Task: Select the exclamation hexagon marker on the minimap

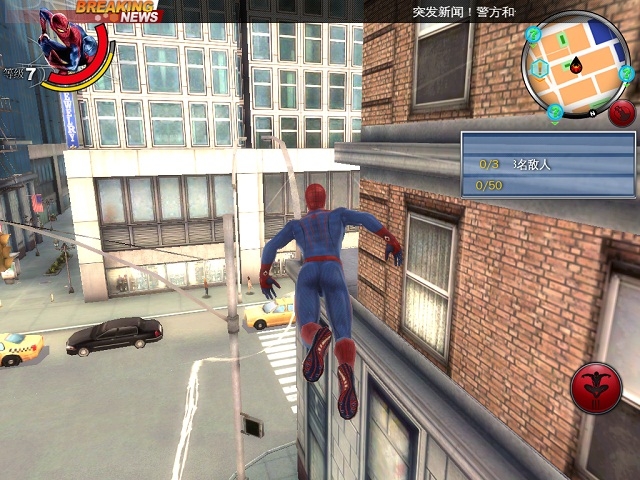Action: click(541, 68)
